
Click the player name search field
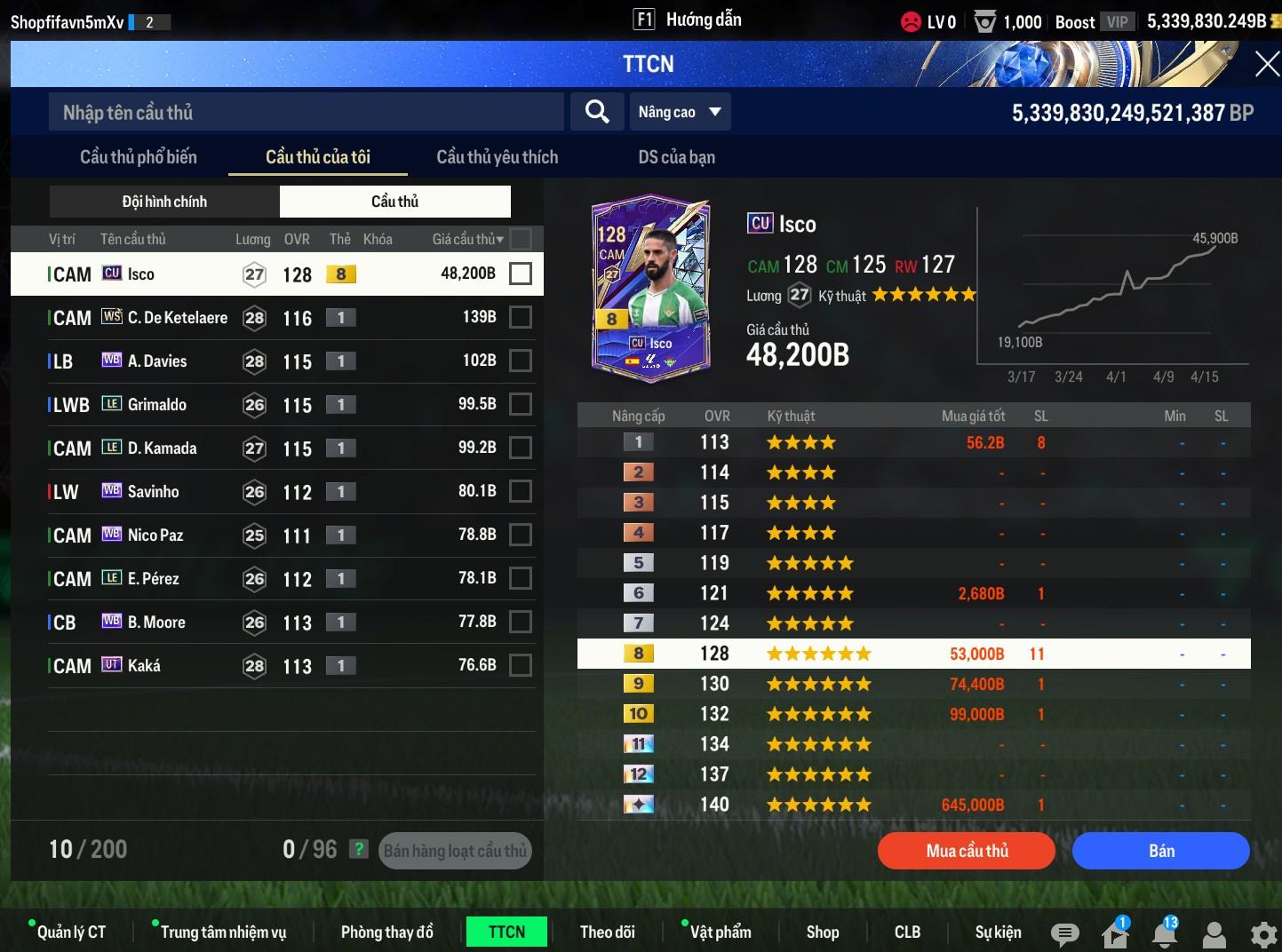(x=306, y=112)
